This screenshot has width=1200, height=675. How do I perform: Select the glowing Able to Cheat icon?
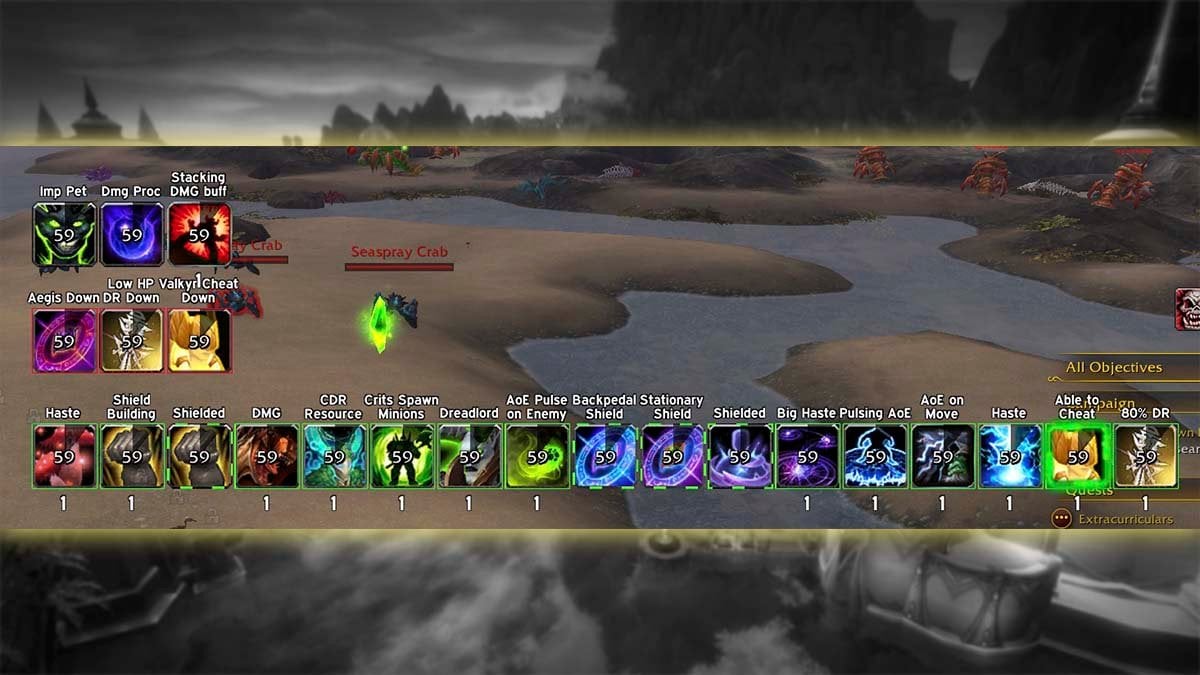click(1077, 456)
